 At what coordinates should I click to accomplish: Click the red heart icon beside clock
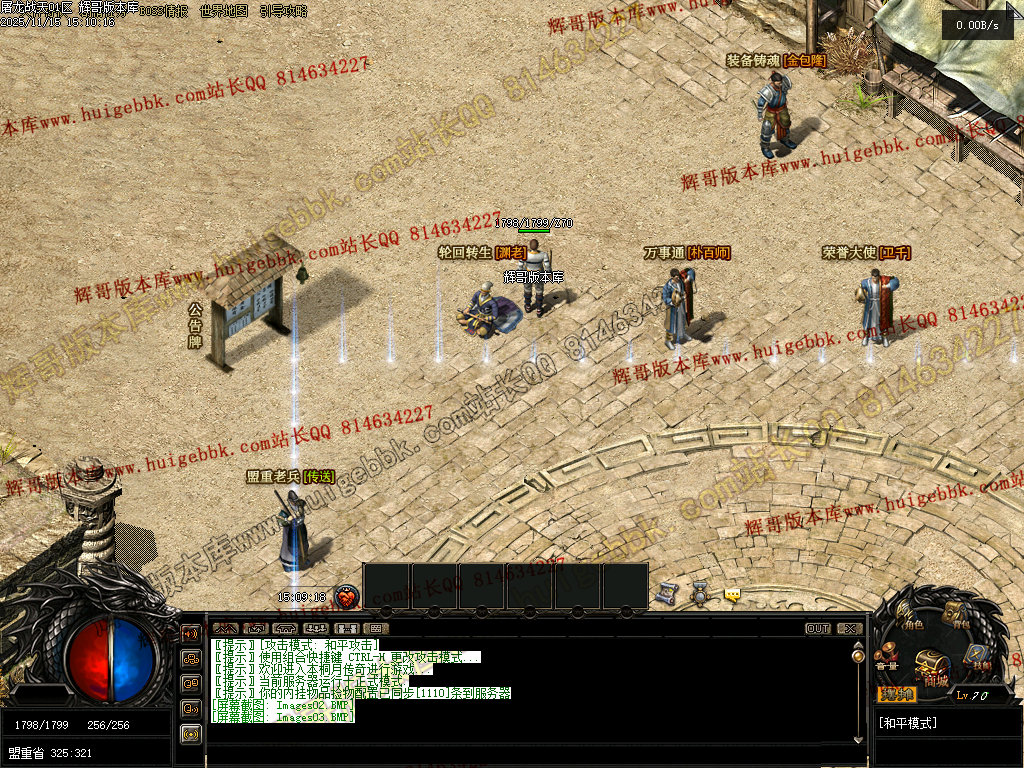(x=346, y=597)
